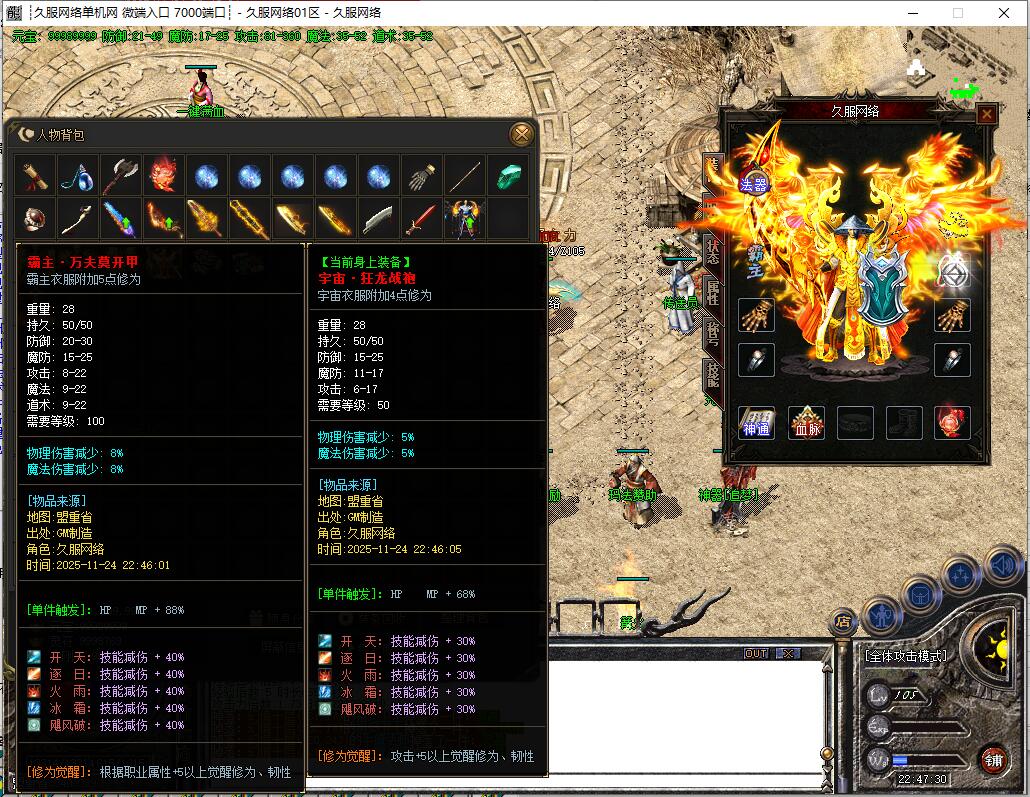The height and width of the screenshot is (797, 1030).
Task: Open the 神通 slot on the equipment panel
Action: click(x=756, y=423)
